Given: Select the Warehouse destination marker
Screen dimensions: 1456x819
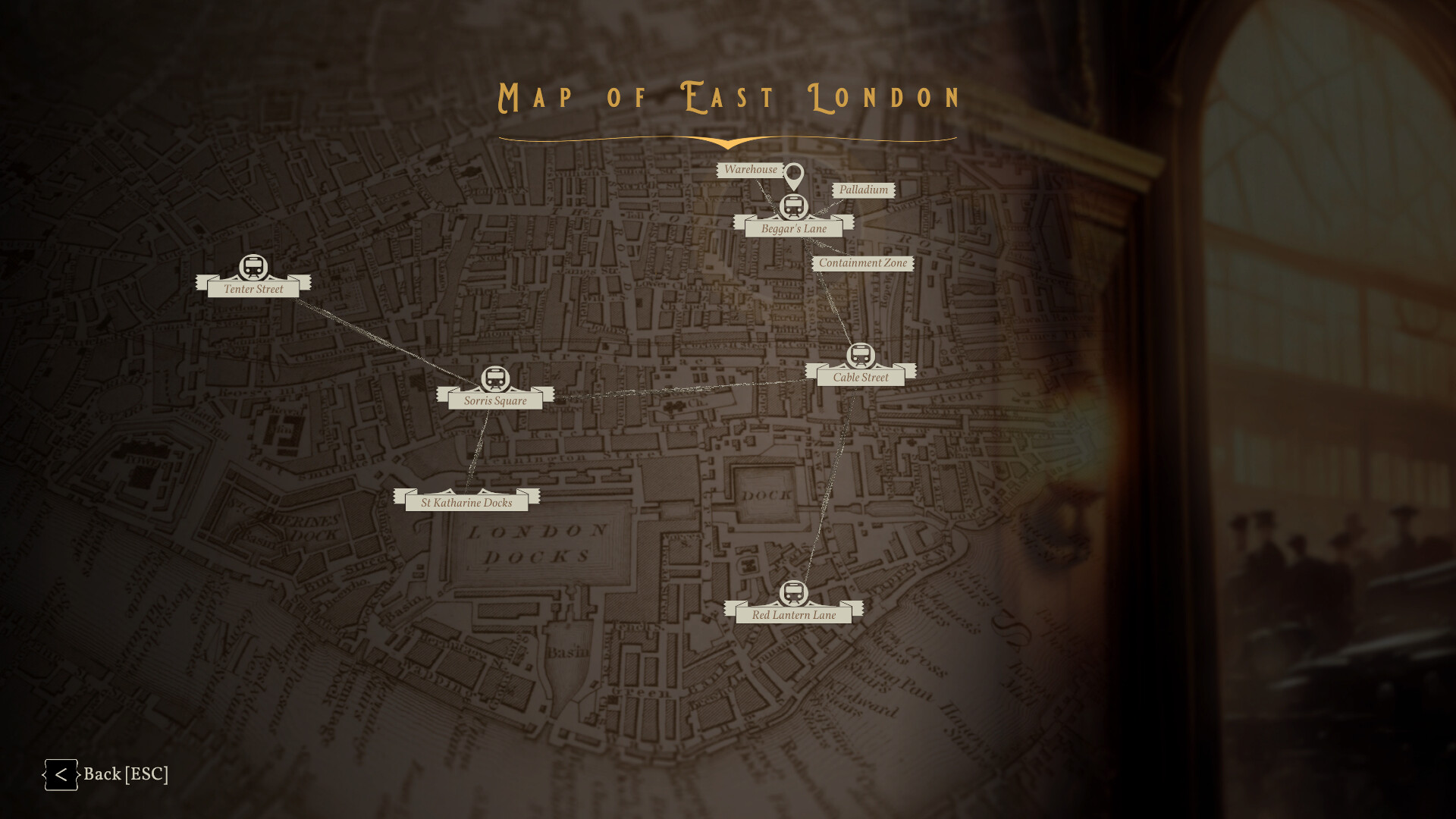Looking at the screenshot, I should click(751, 170).
